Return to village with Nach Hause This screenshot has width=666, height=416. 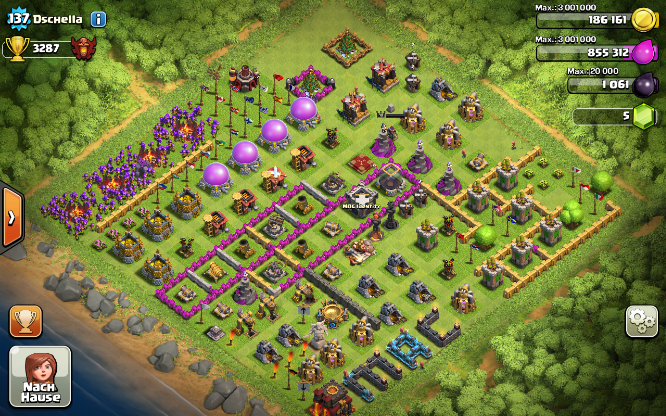pyautogui.click(x=40, y=376)
